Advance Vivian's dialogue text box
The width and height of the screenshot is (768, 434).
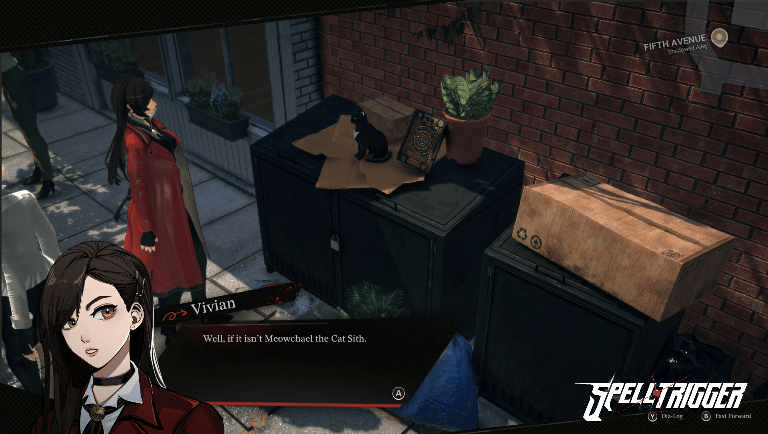click(x=398, y=394)
